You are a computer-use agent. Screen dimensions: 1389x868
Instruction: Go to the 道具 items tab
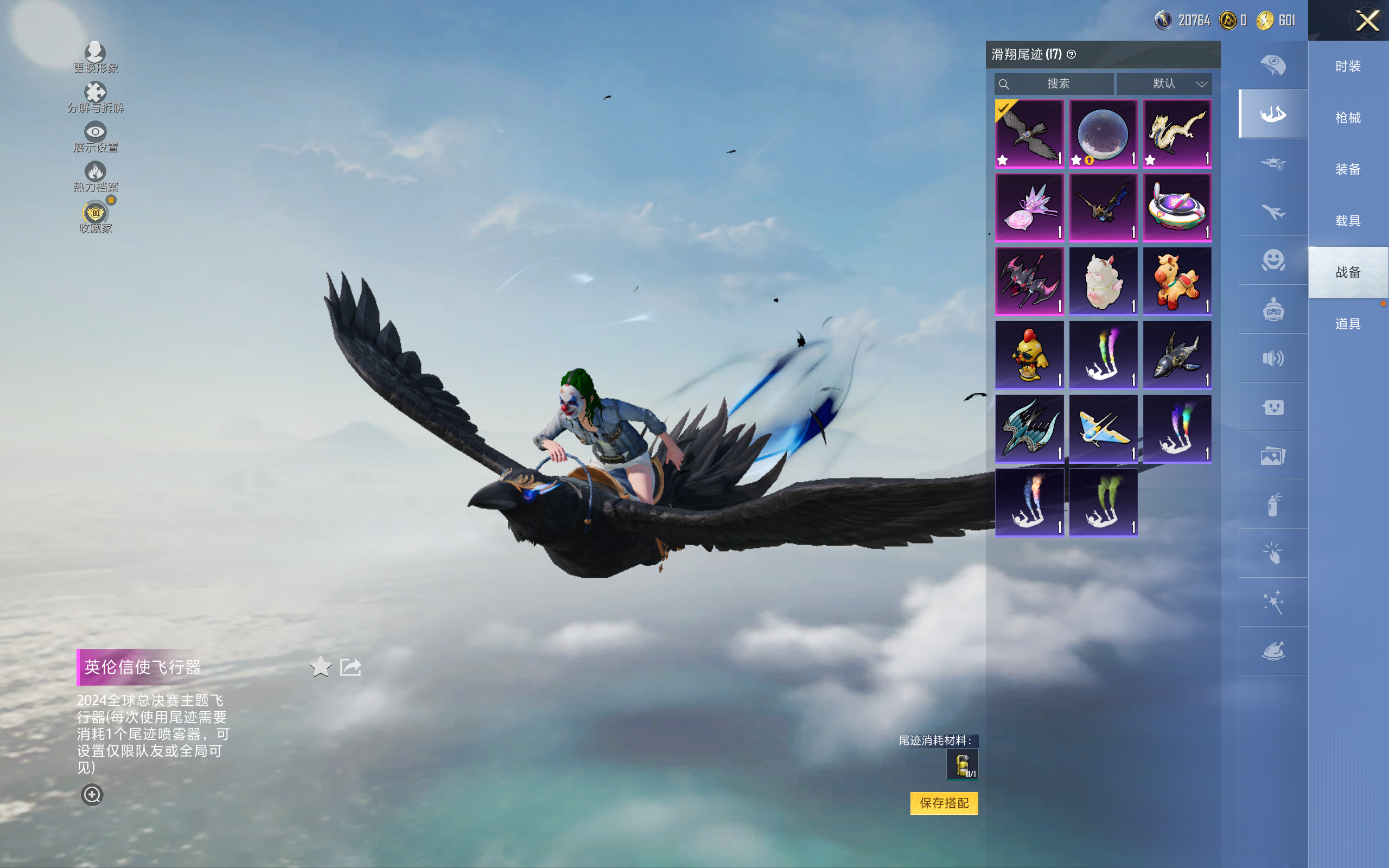pos(1348,324)
